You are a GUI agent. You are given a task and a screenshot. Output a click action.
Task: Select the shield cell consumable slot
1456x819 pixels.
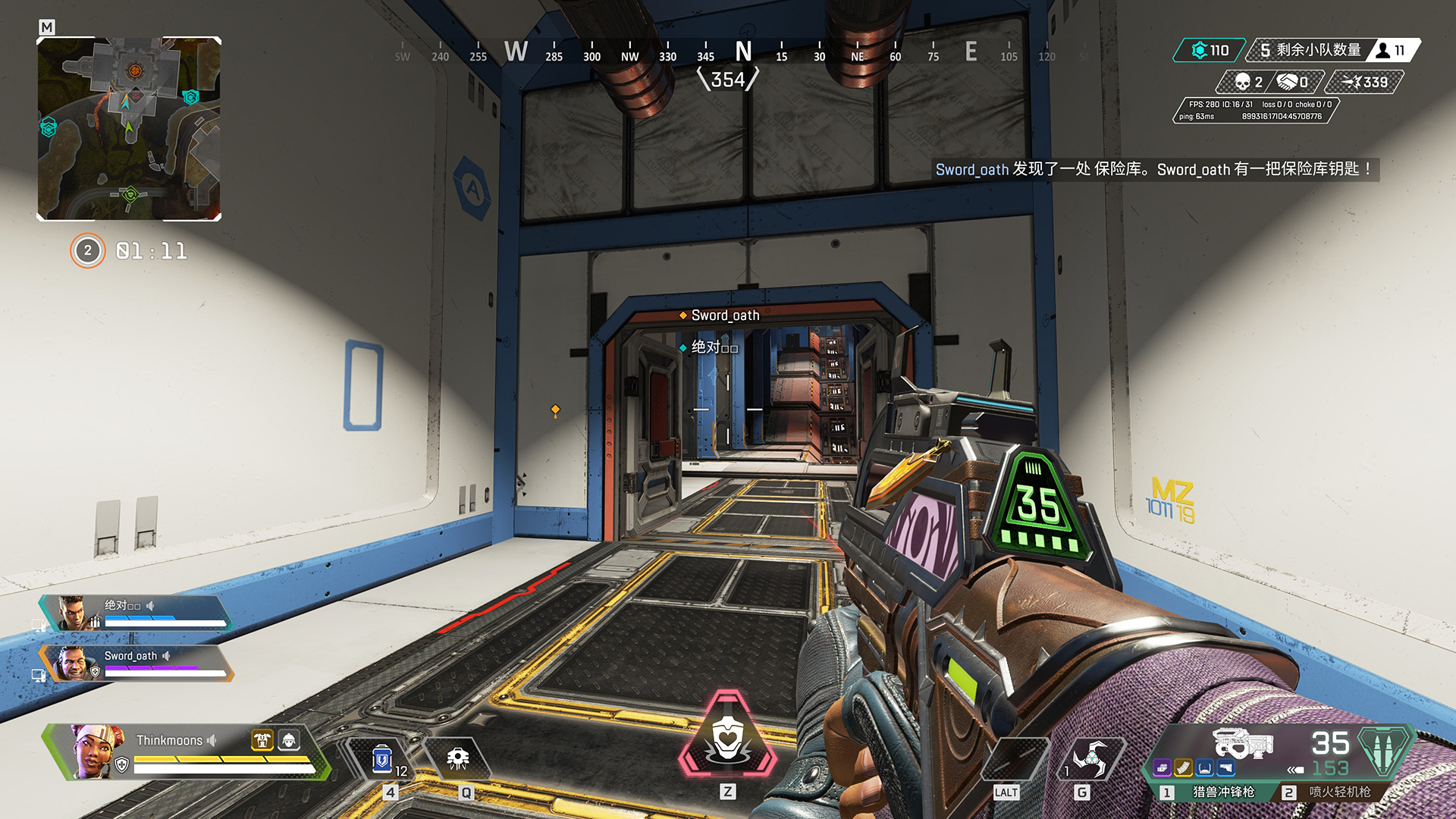(382, 759)
